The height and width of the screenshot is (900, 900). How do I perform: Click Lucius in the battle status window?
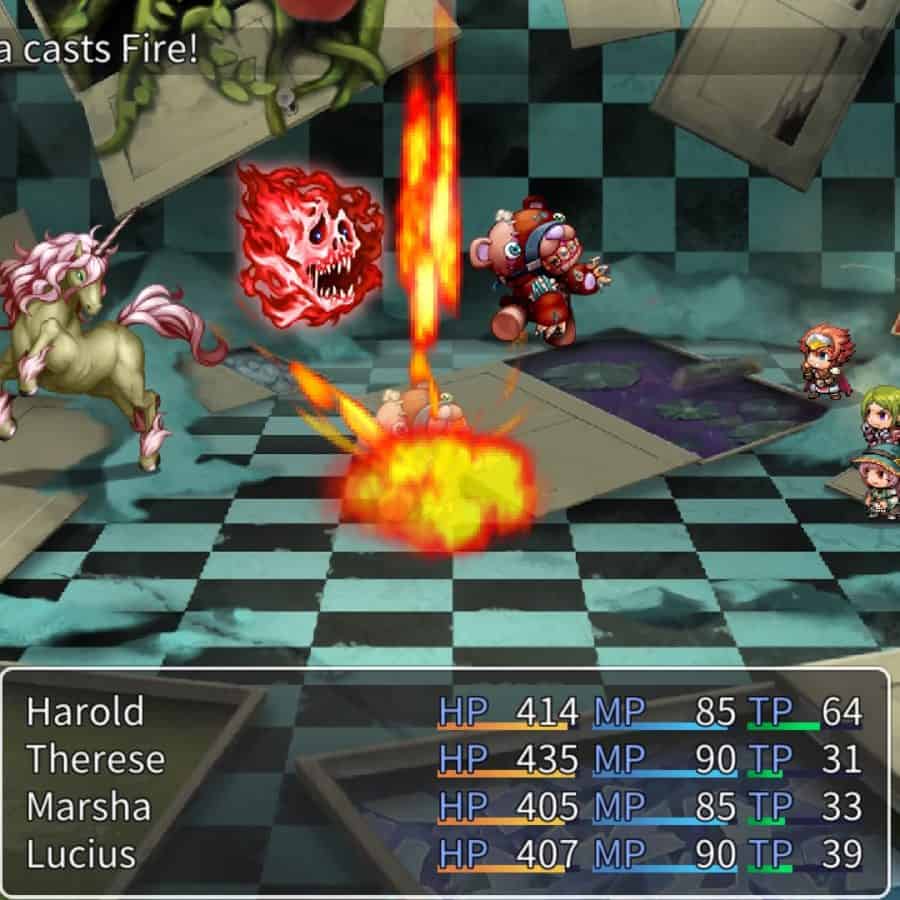(81, 855)
